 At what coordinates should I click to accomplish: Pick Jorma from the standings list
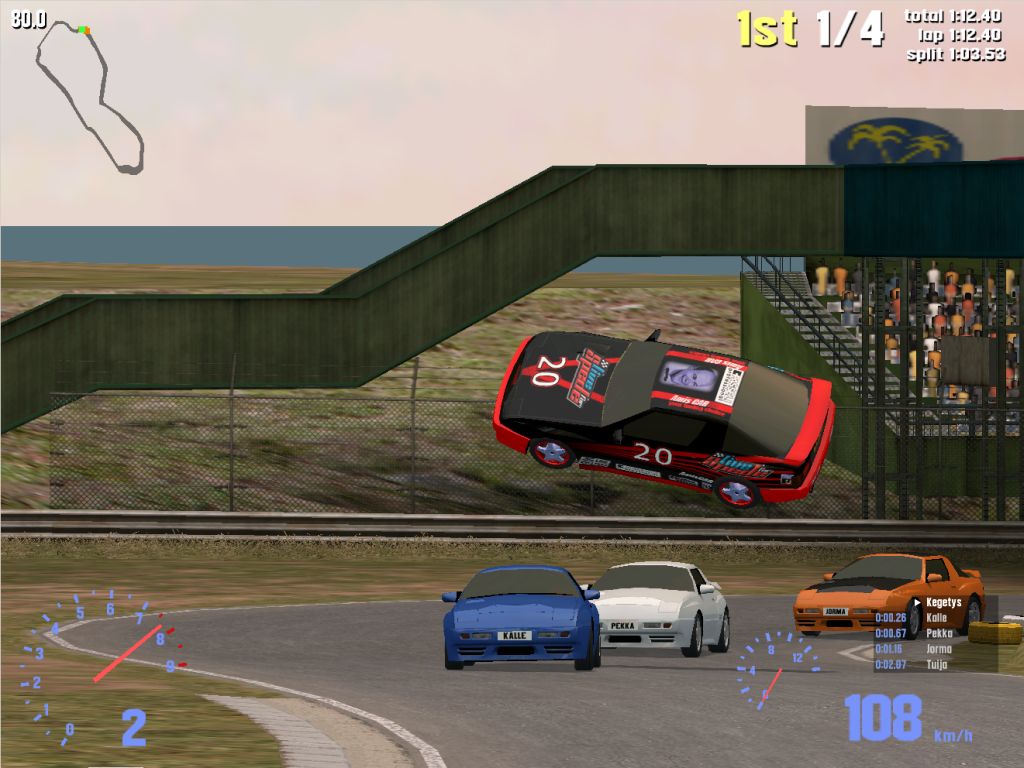pos(939,649)
